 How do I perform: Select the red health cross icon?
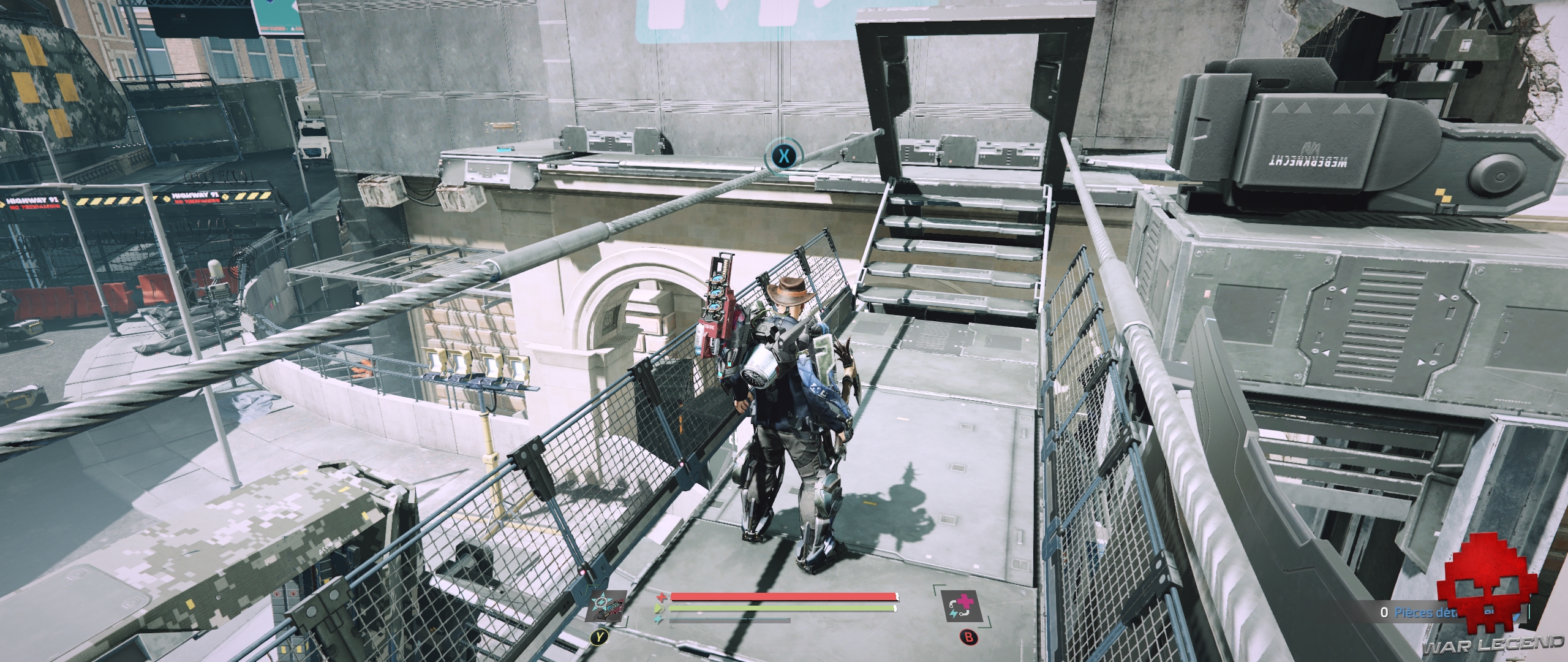coord(661,597)
